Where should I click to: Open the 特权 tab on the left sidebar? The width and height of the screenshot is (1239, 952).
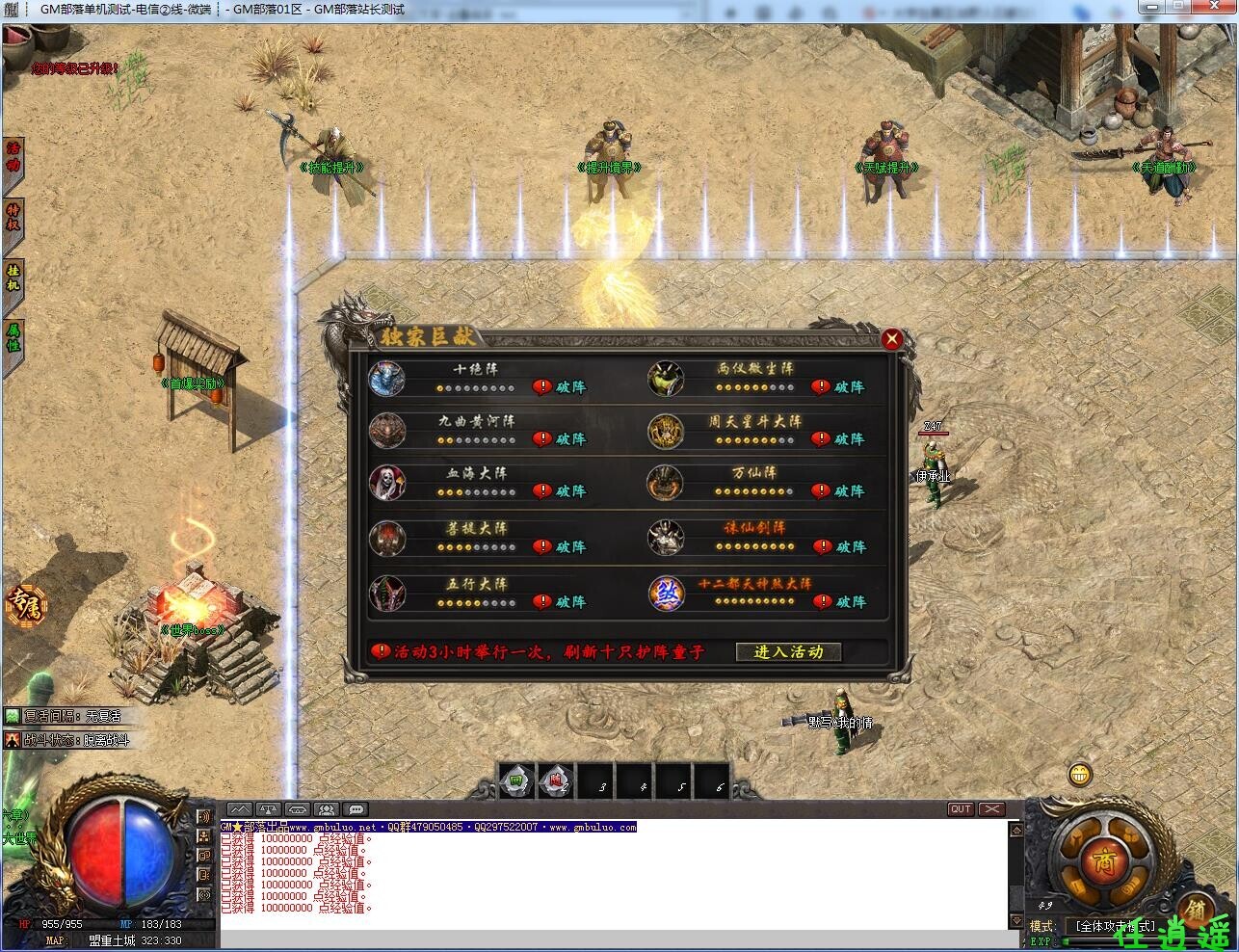[13, 216]
